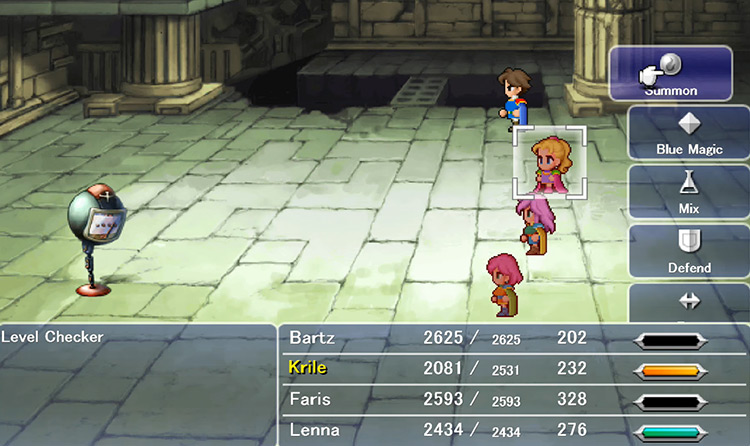Use the Mix command
Image resolution: width=750 pixels, height=446 pixels.
(x=689, y=193)
